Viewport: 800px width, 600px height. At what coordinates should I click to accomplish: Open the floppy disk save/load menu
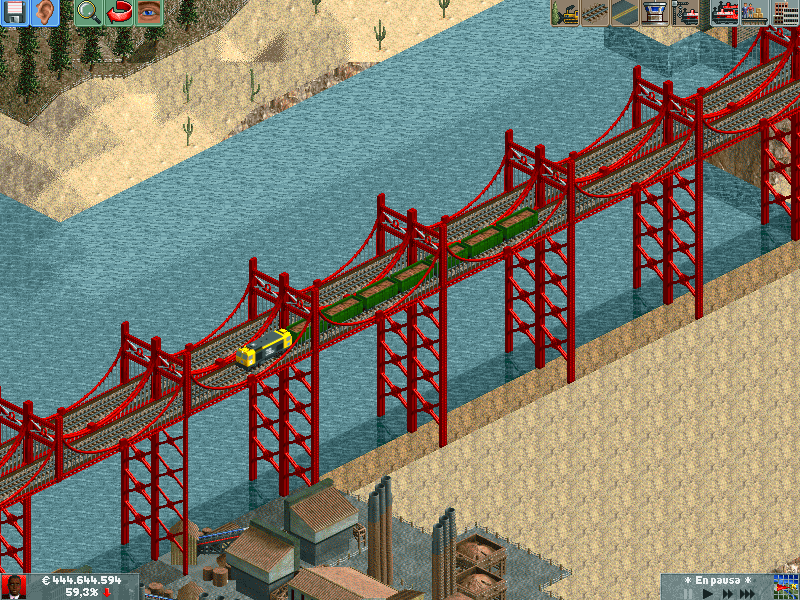click(14, 13)
